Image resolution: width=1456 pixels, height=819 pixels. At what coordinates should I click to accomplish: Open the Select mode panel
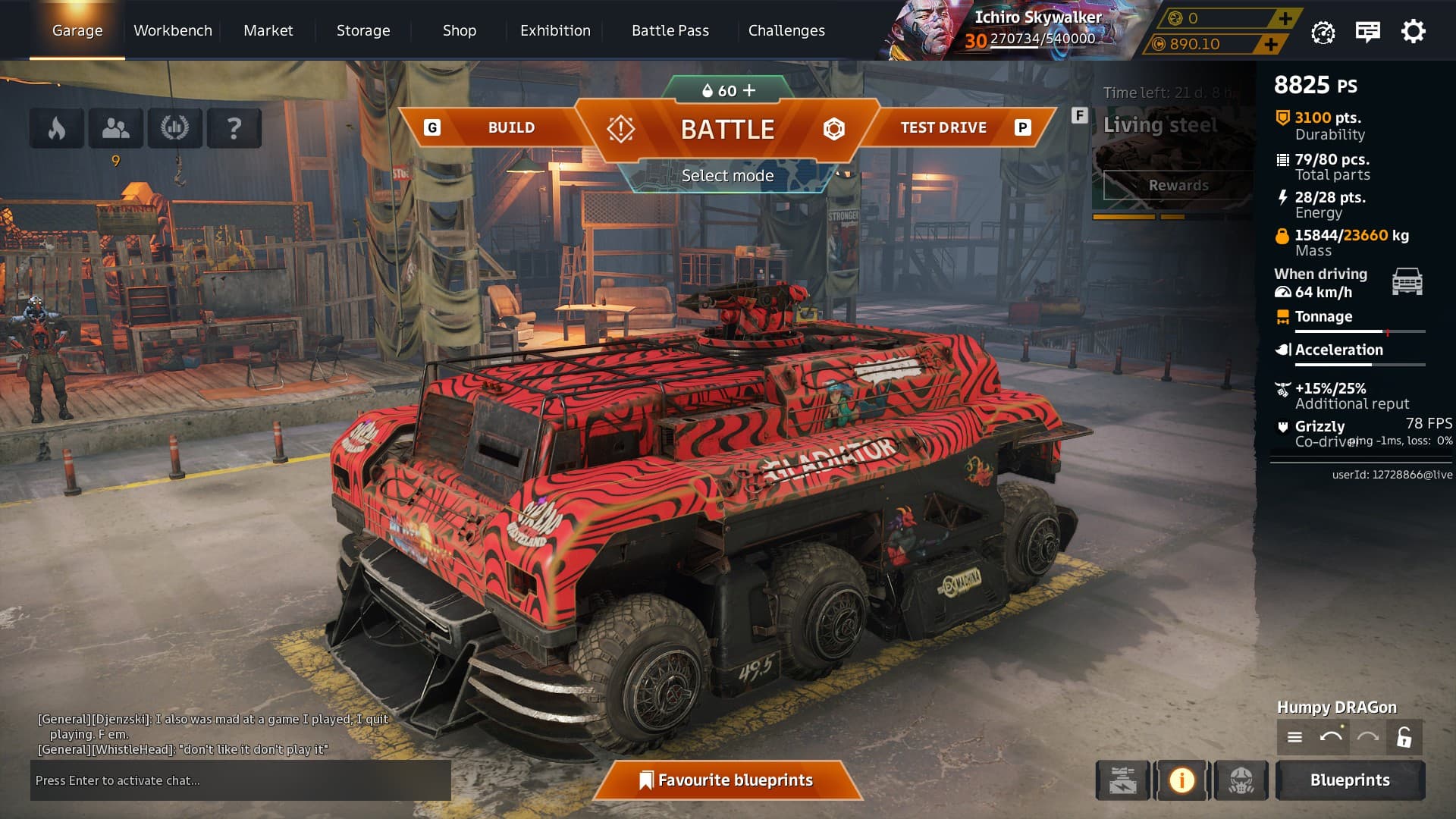coord(727,176)
